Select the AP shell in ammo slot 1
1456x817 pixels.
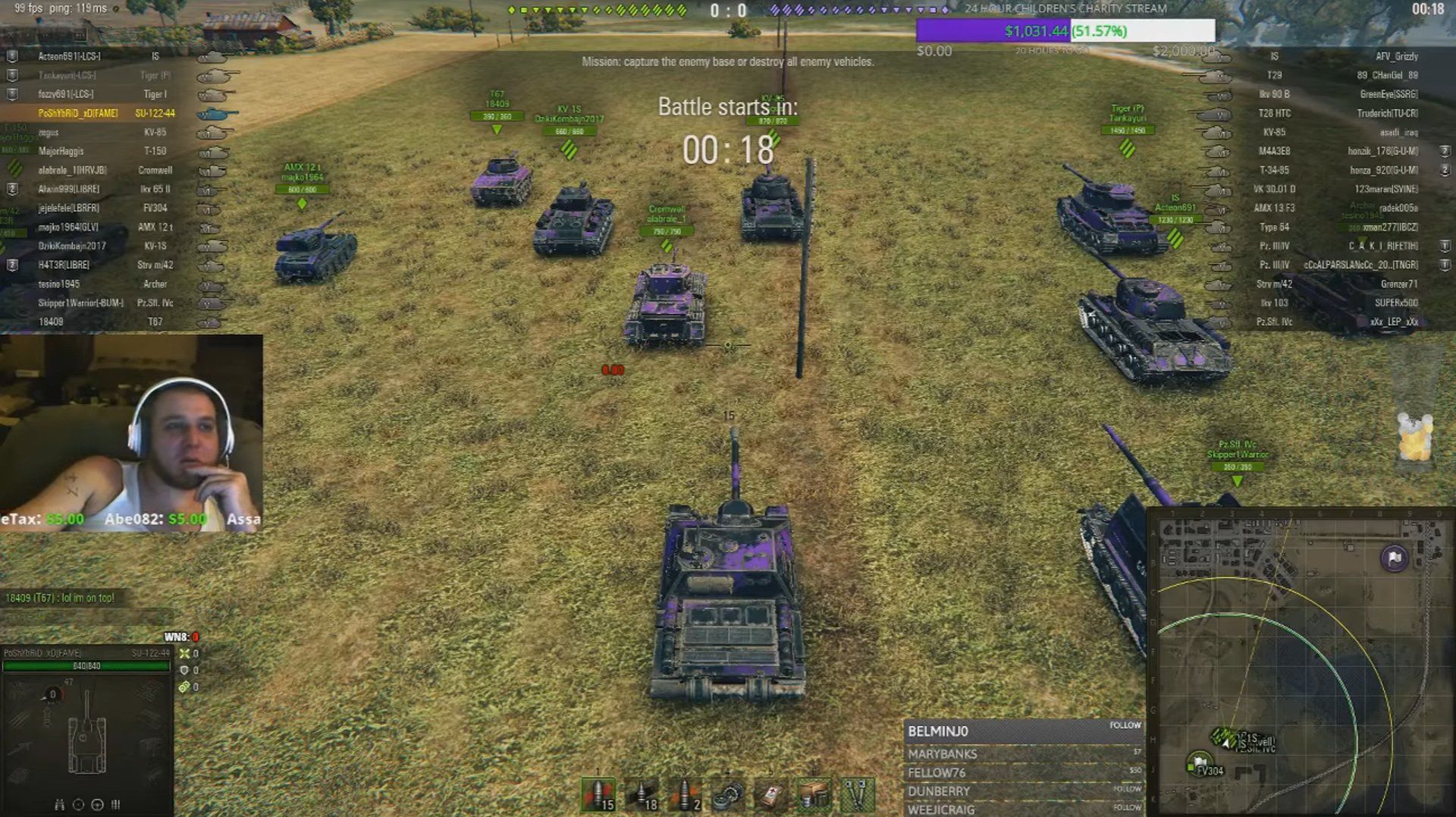[x=597, y=795]
